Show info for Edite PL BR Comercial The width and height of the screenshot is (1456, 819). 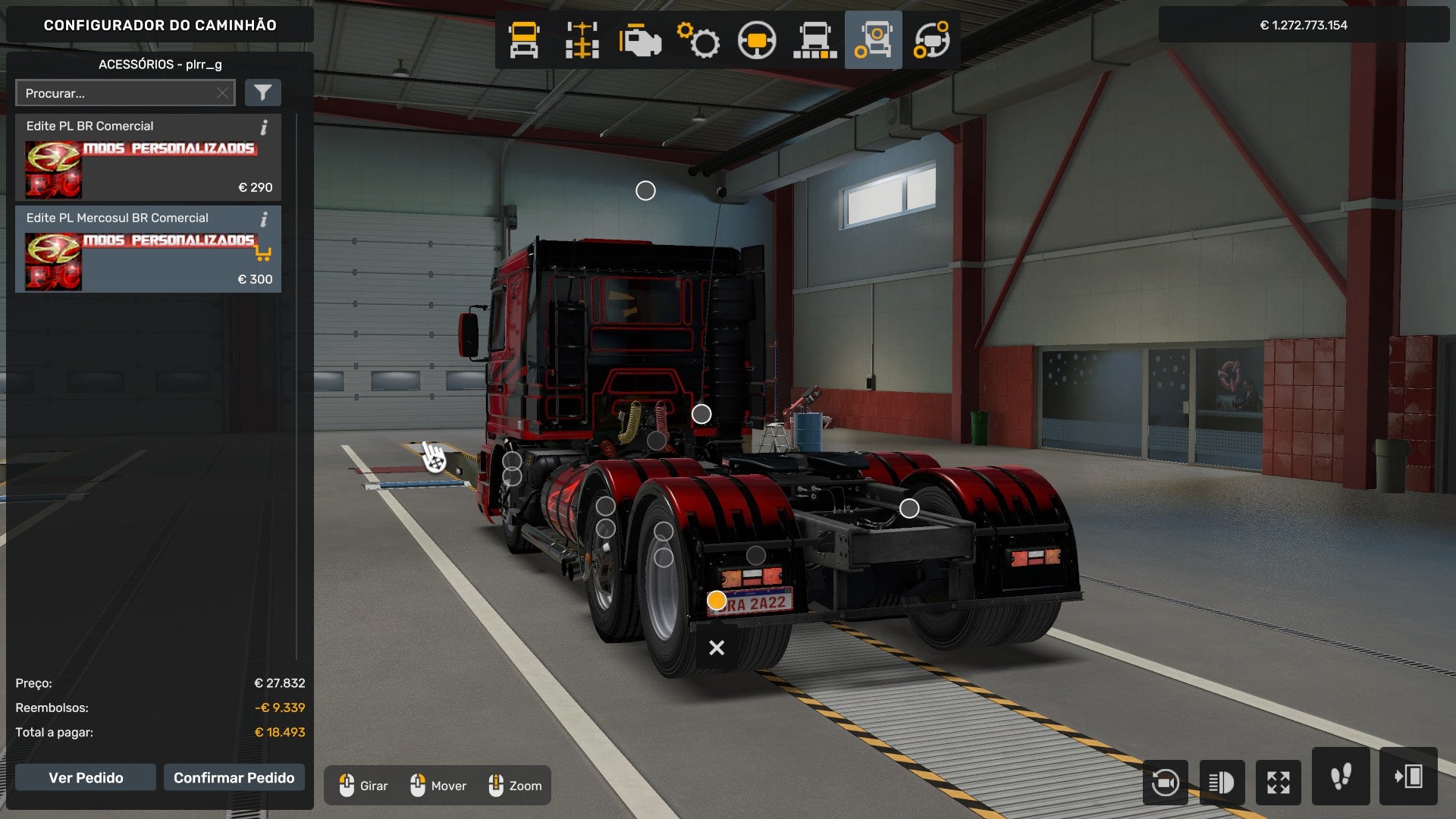tap(264, 127)
